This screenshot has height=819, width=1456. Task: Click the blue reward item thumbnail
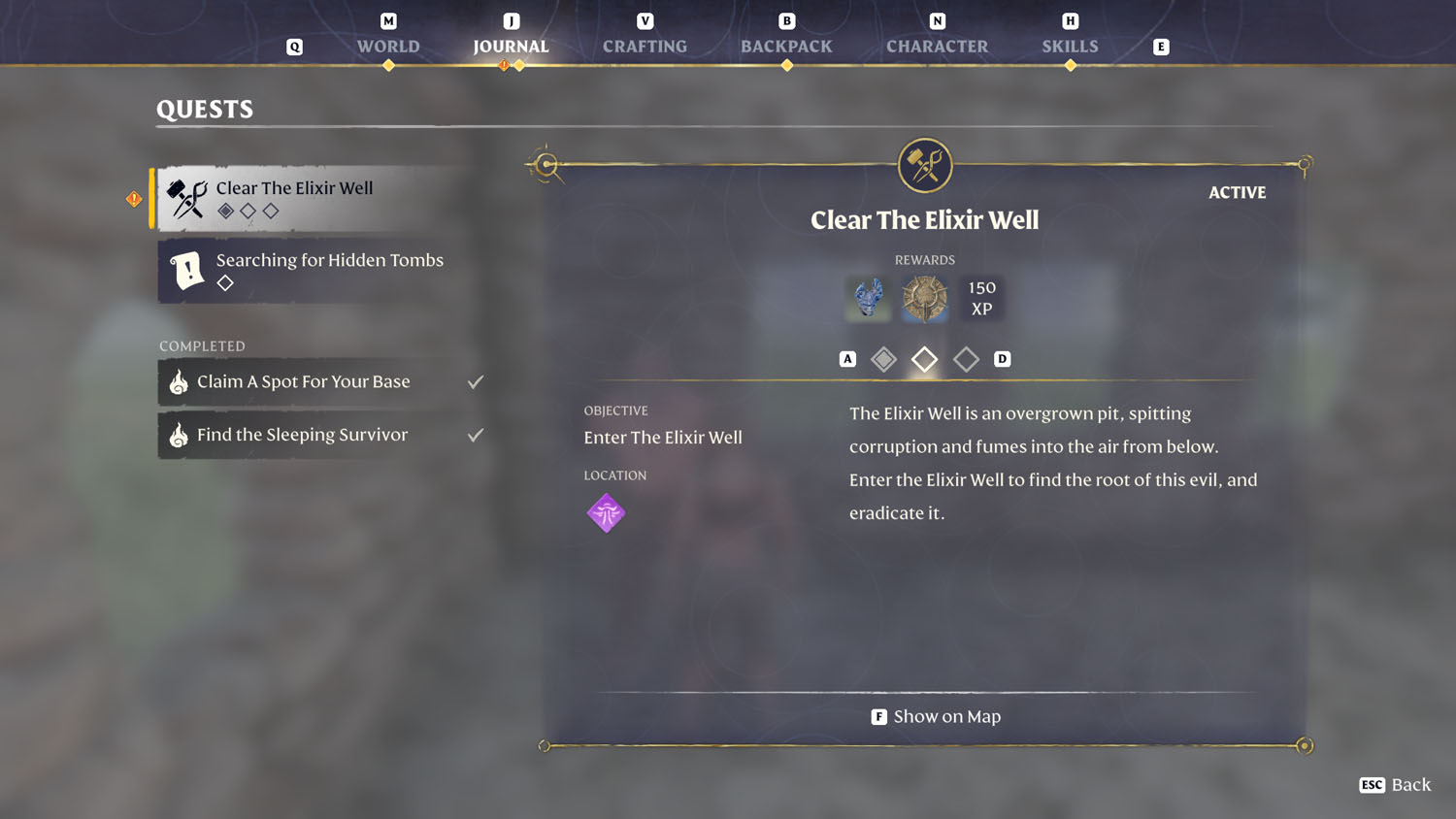867,298
